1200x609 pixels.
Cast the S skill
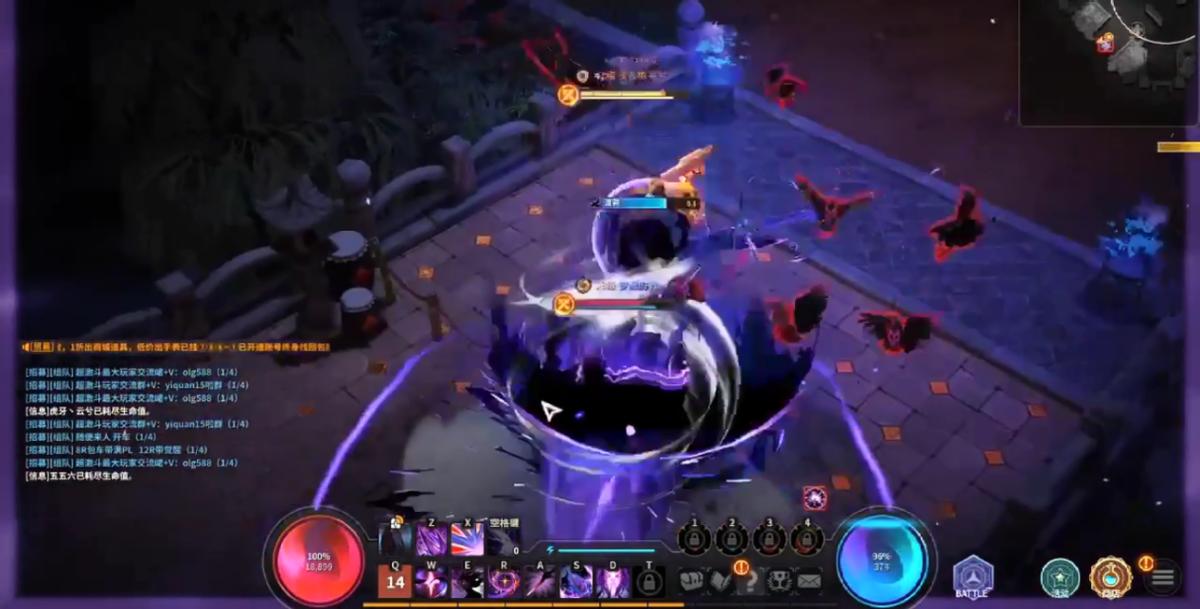point(576,582)
